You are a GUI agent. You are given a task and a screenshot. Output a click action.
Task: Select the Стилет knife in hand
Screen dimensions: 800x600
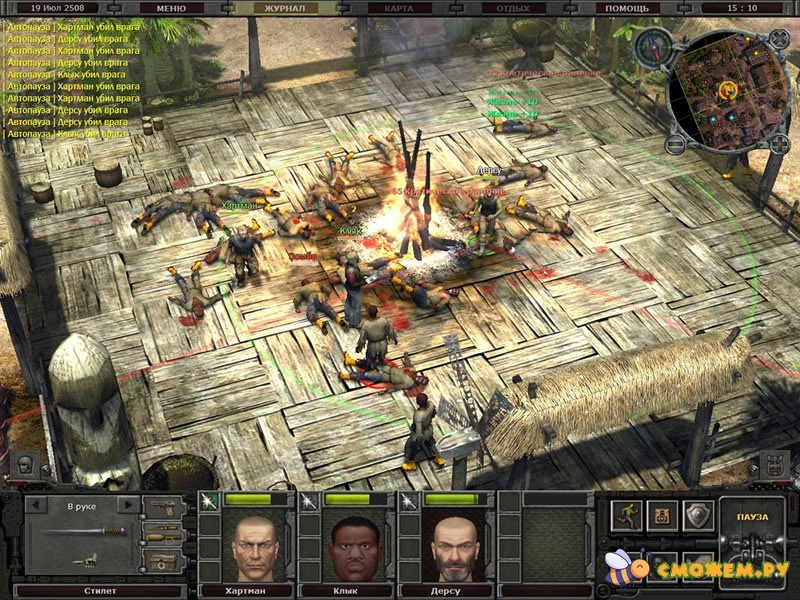[82, 531]
